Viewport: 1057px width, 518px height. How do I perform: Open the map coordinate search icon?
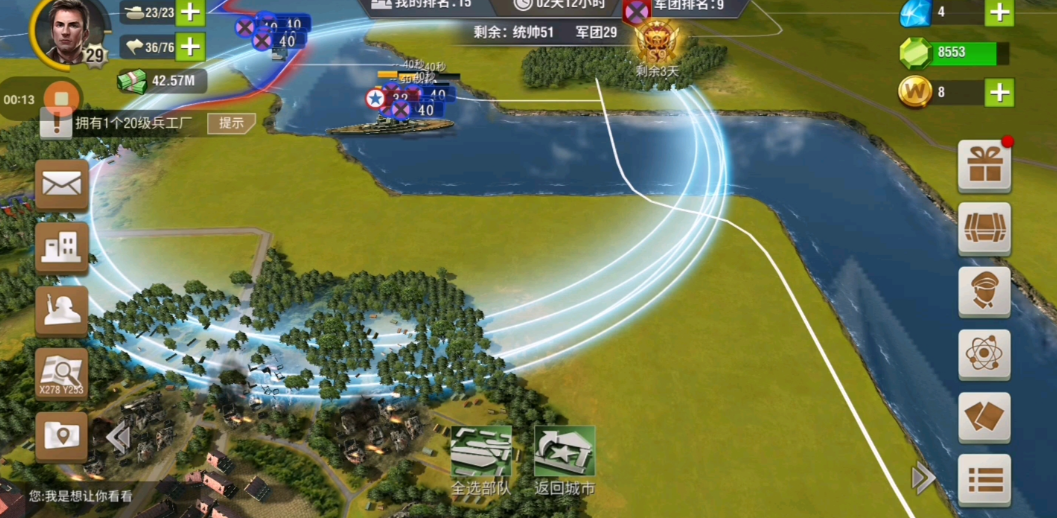pyautogui.click(x=62, y=374)
